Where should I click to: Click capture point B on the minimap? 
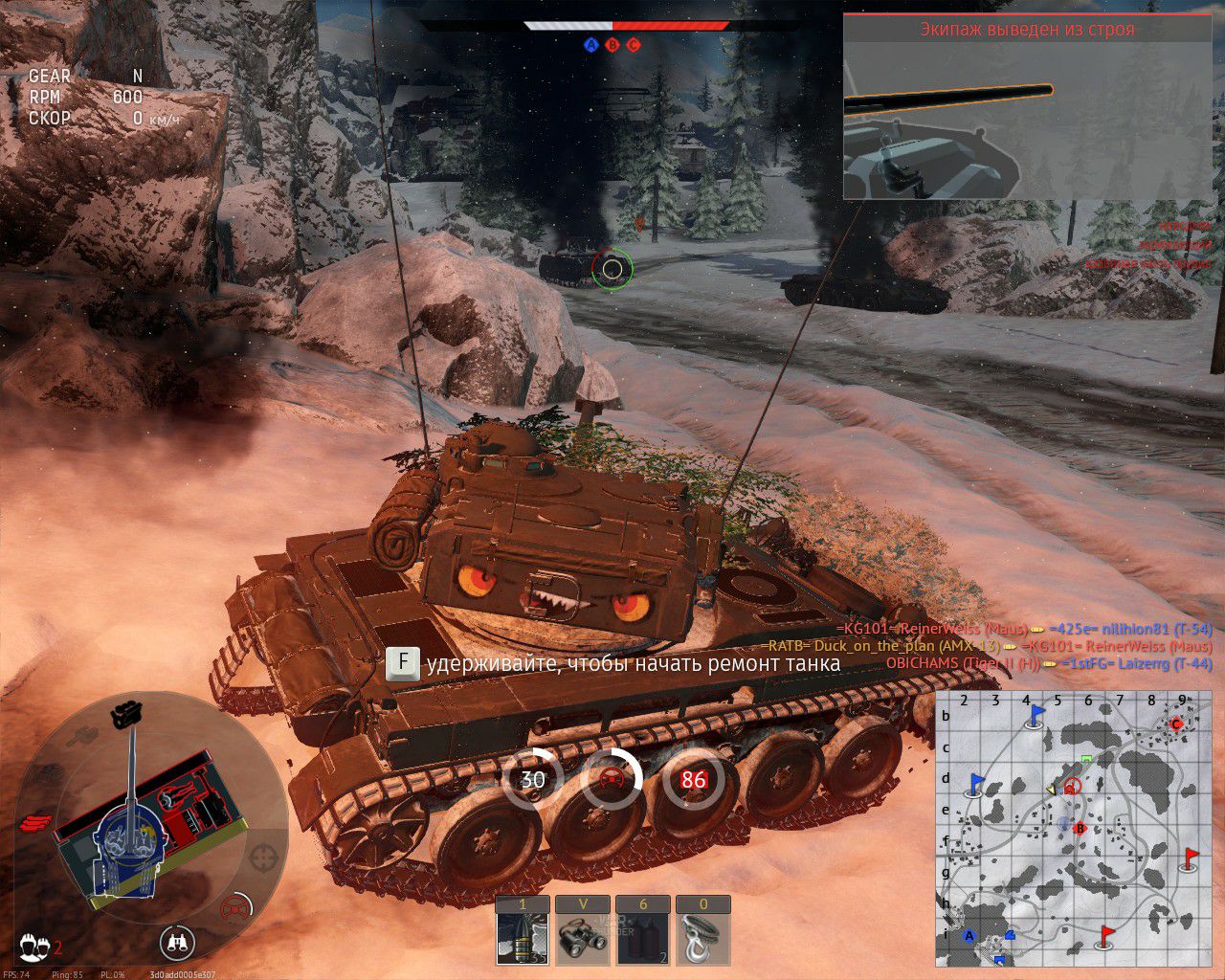tap(1080, 828)
